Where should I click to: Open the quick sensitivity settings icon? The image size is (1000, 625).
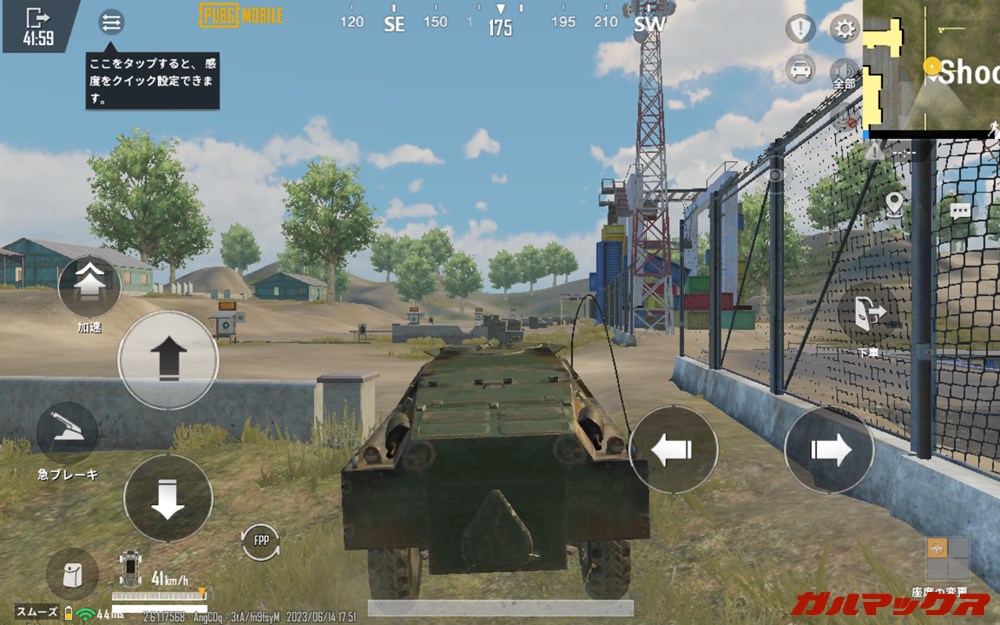pyautogui.click(x=111, y=22)
